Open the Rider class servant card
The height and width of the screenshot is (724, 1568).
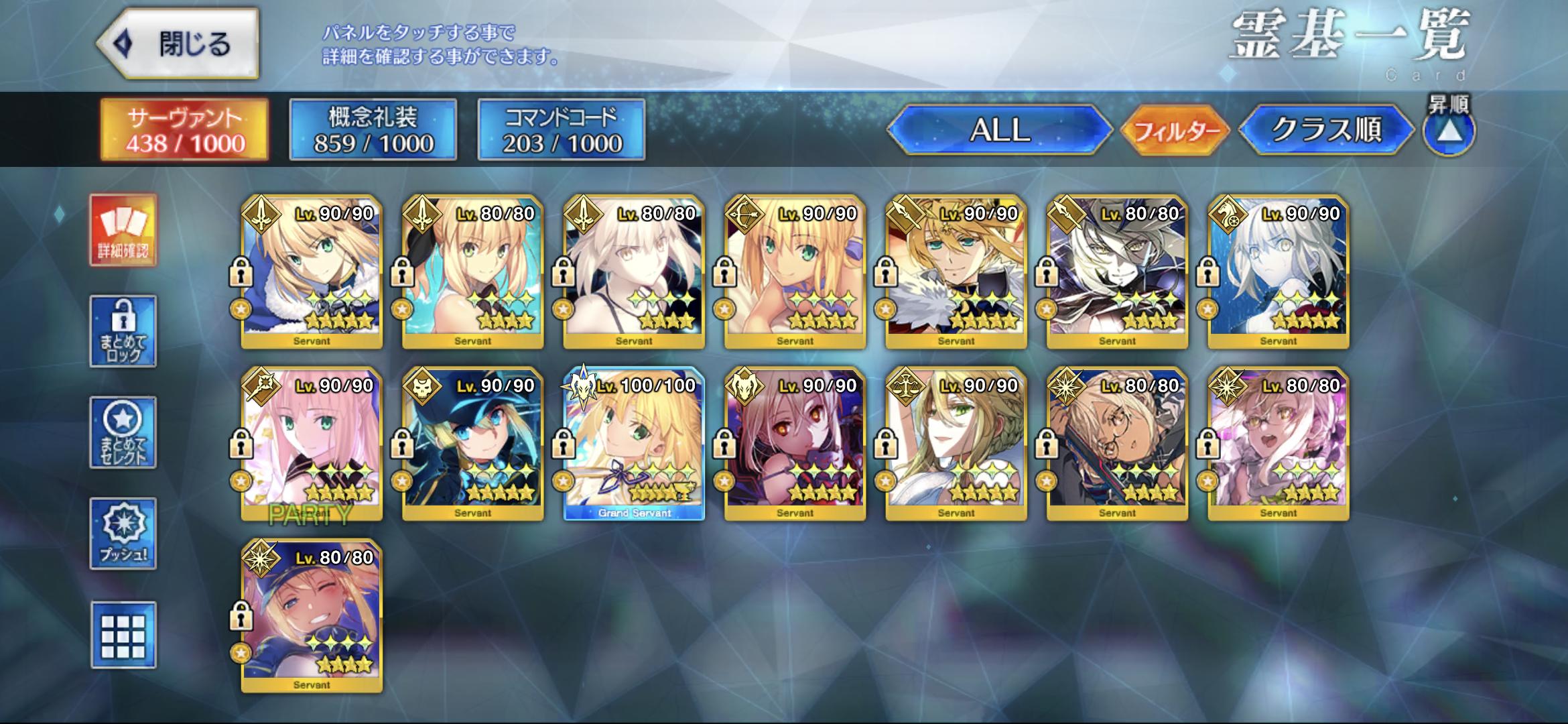point(1279,271)
